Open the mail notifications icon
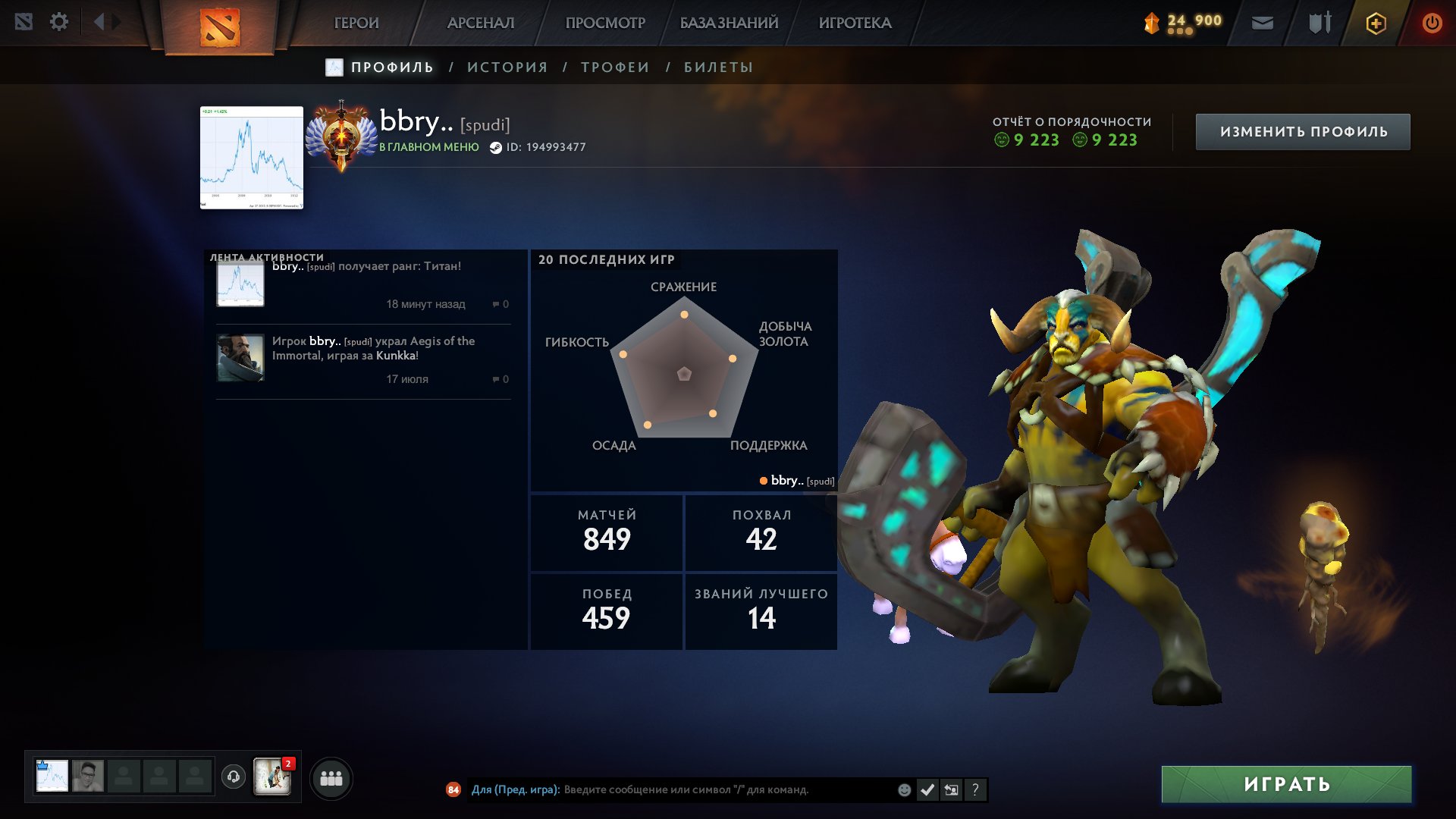This screenshot has width=1456, height=819. (x=1263, y=22)
